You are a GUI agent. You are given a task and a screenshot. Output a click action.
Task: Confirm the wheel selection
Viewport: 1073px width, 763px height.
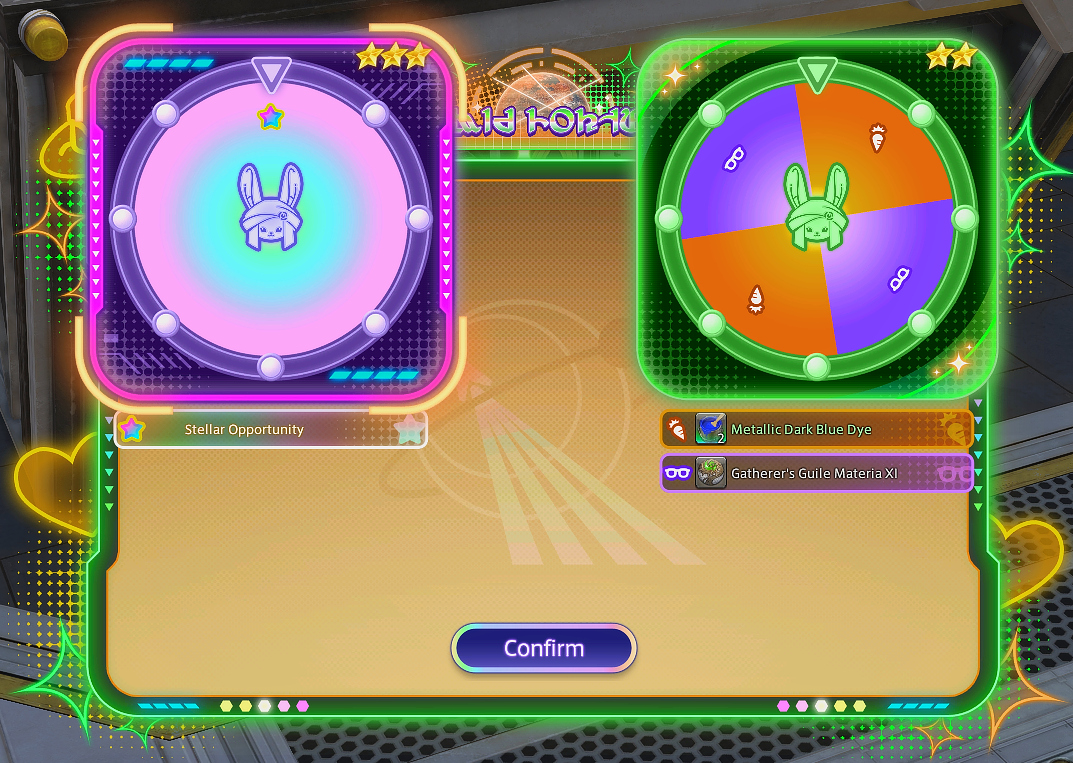pos(543,648)
